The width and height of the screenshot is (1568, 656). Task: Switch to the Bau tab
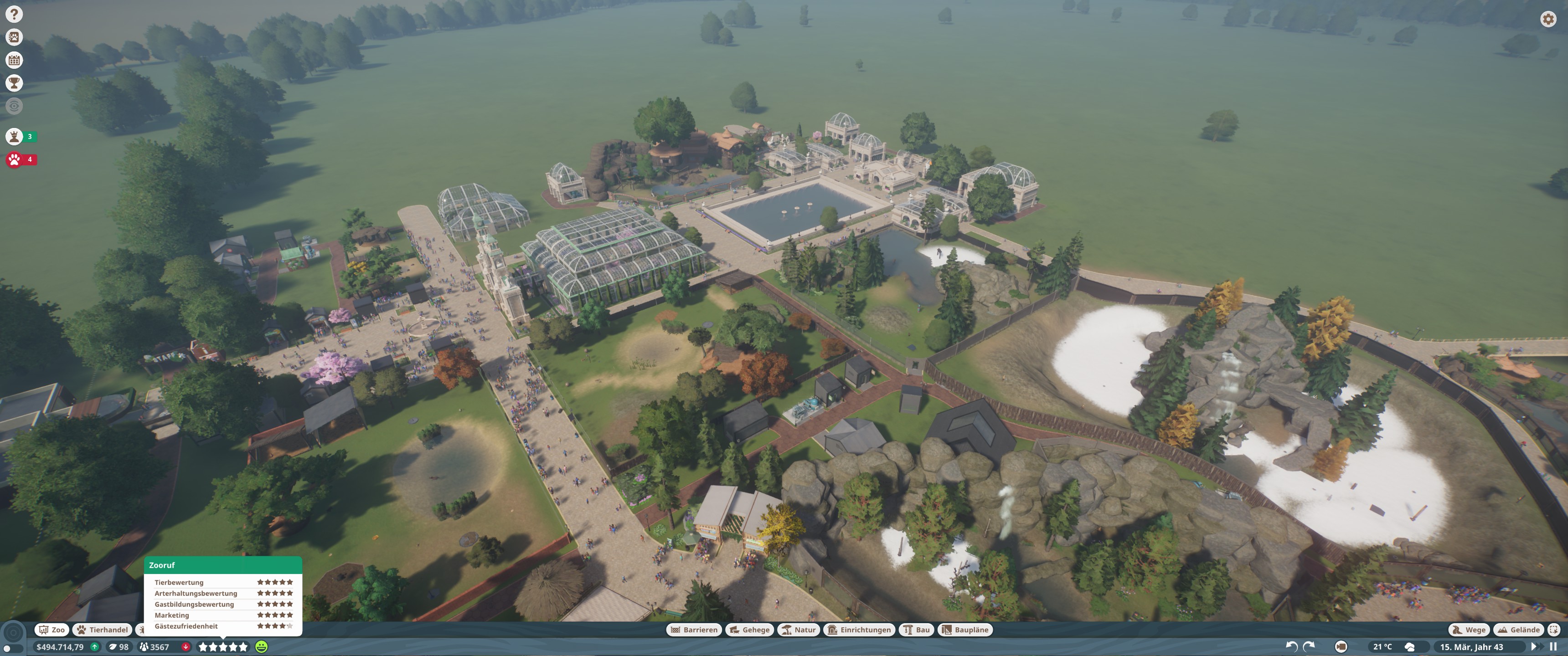[x=916, y=630]
